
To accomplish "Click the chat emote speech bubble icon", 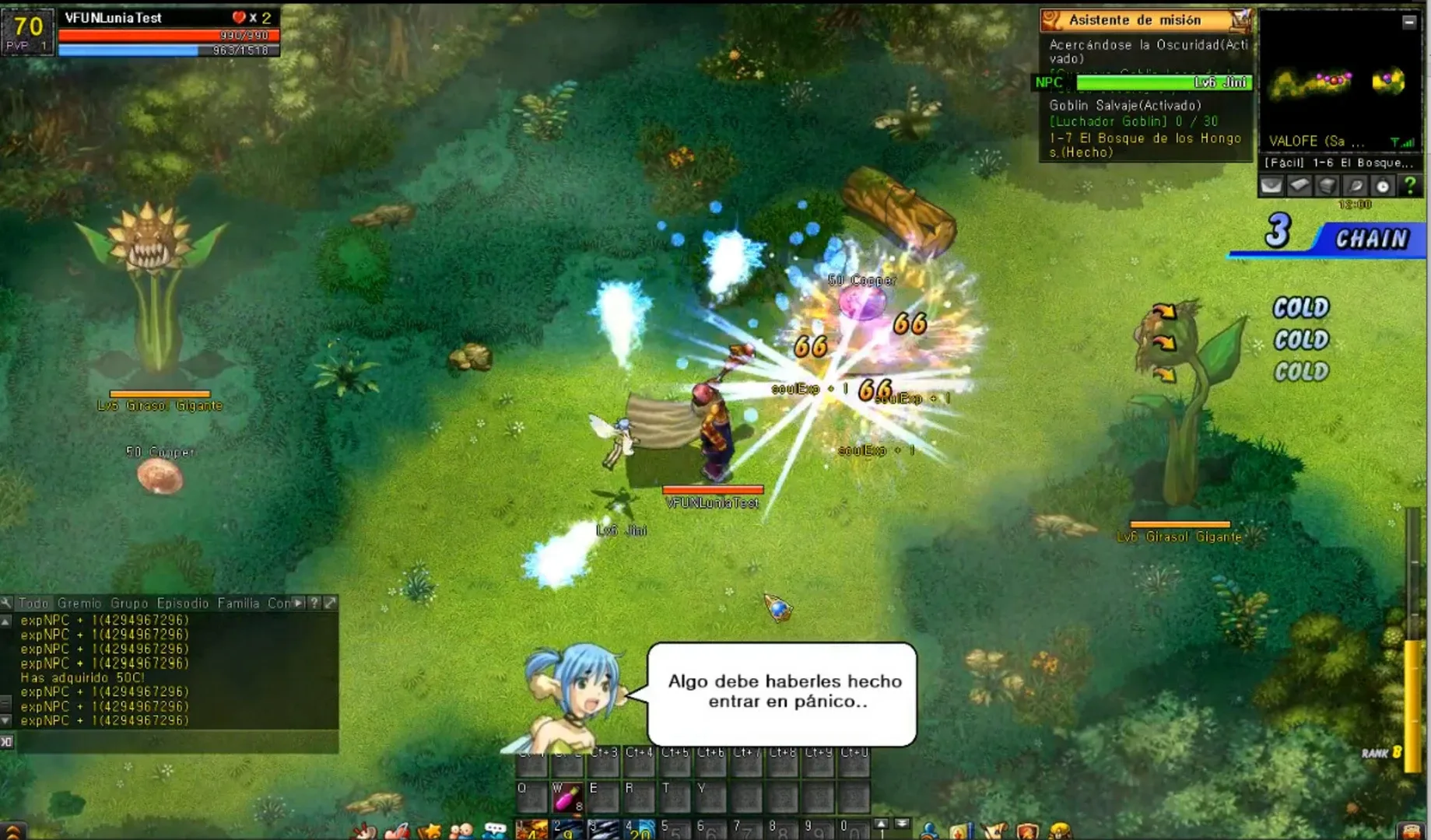I will tap(495, 828).
